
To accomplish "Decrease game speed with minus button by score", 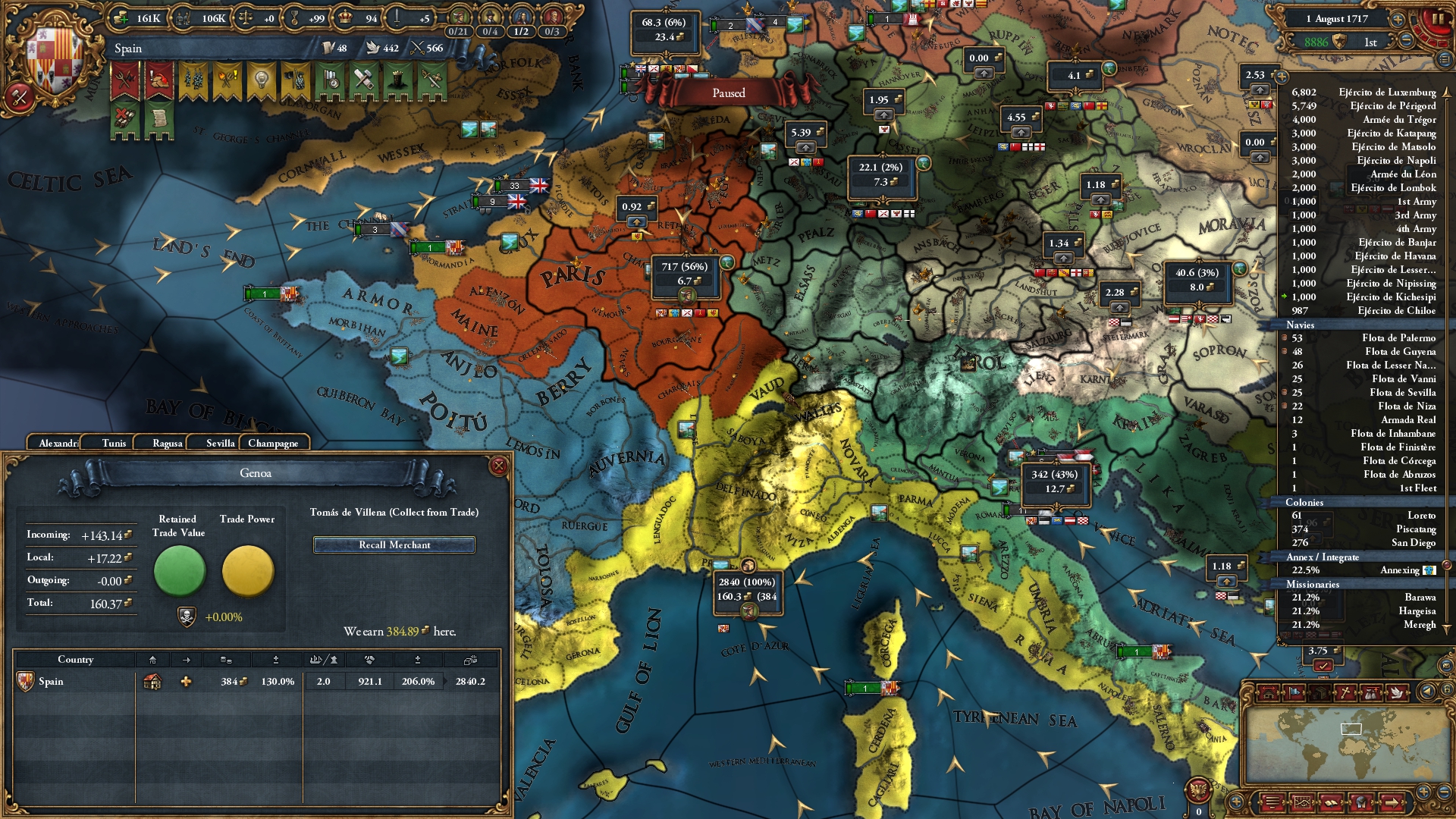I will point(1406,41).
